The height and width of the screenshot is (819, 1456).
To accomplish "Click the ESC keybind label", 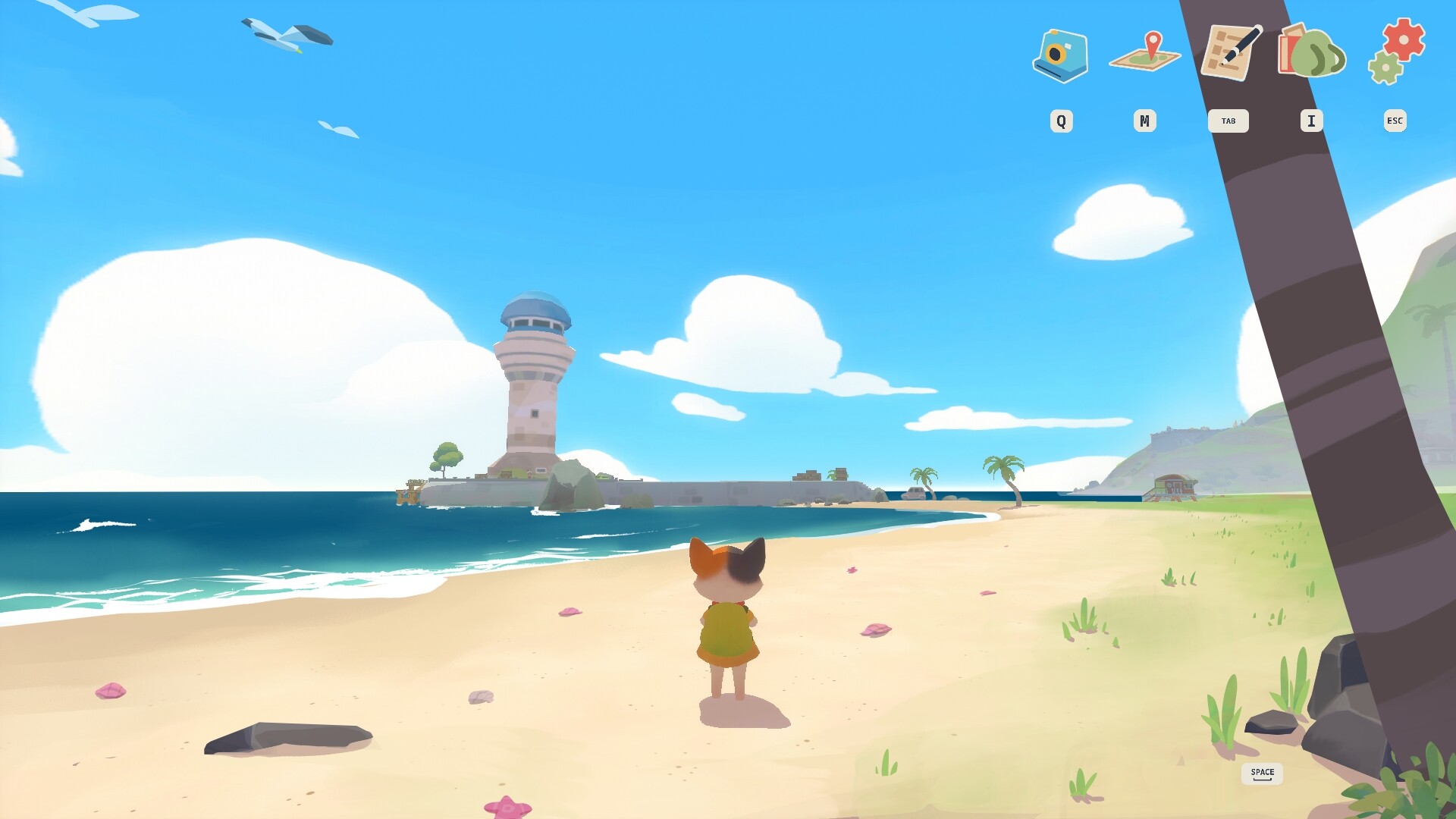I will pyautogui.click(x=1394, y=121).
